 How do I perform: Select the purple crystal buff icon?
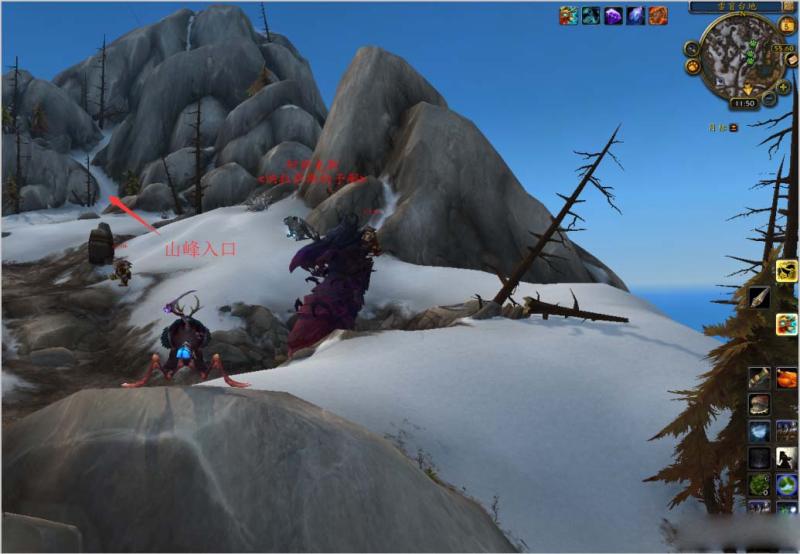(x=613, y=15)
